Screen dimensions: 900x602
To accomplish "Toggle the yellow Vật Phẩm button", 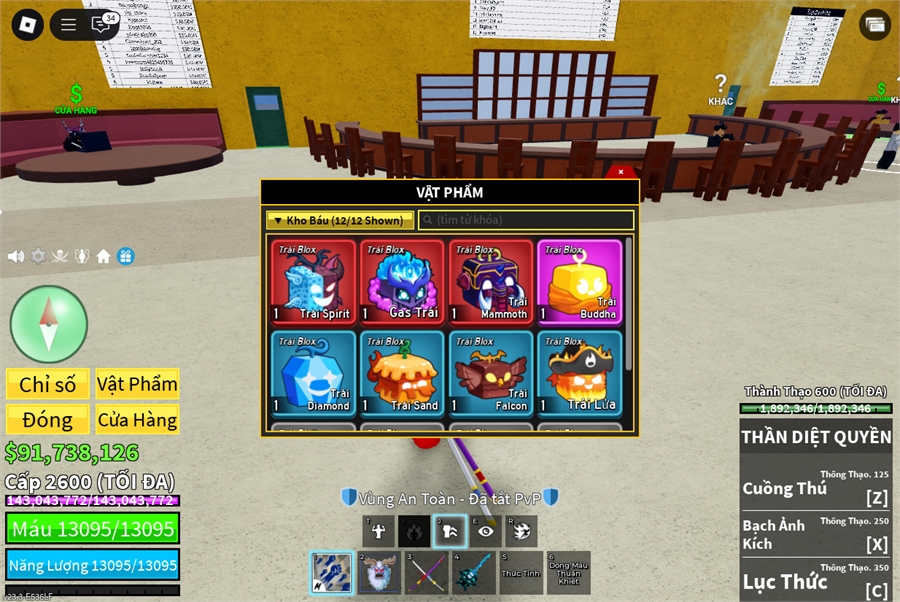I will point(137,384).
